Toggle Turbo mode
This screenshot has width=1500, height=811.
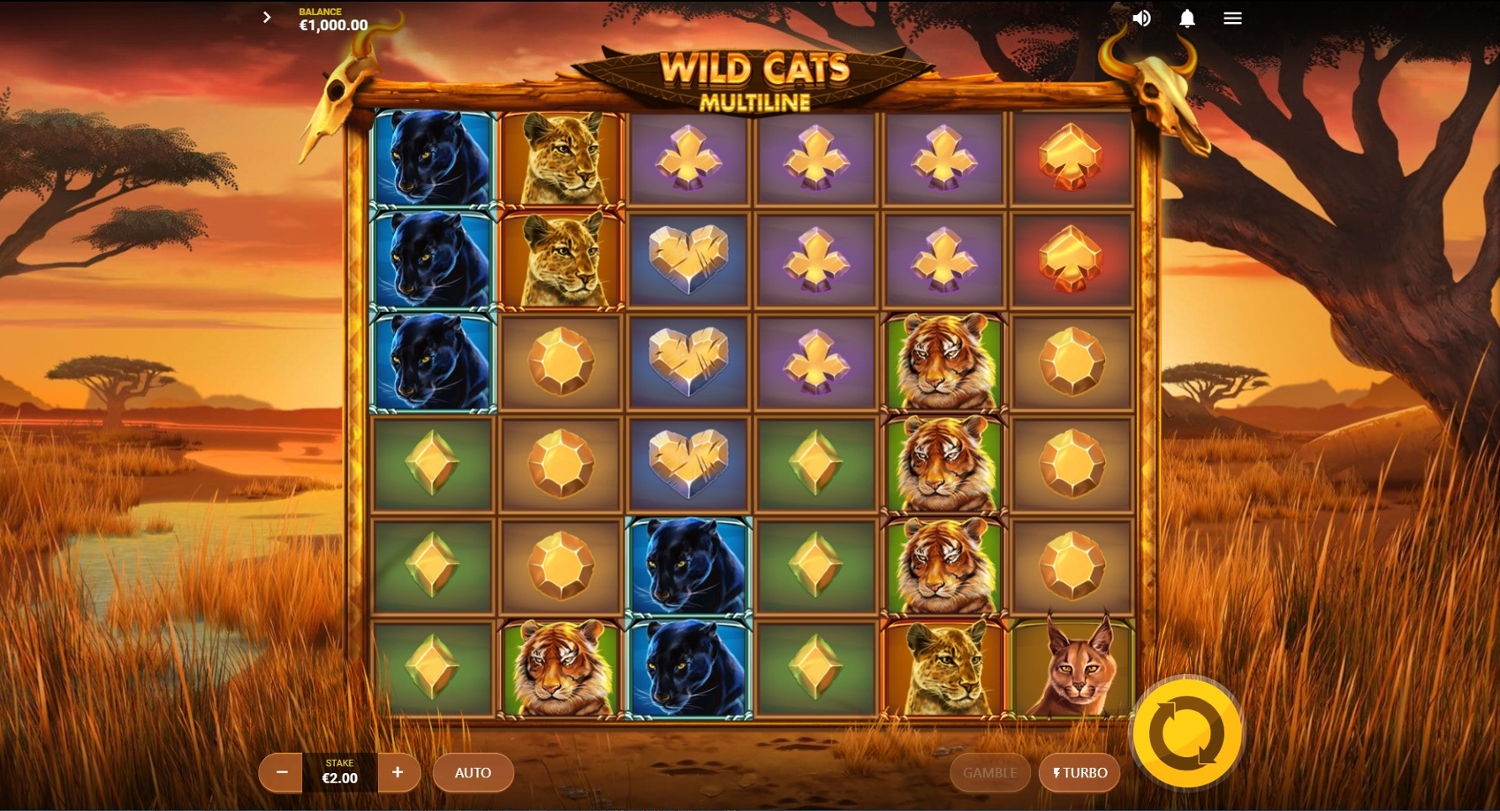pyautogui.click(x=1079, y=772)
